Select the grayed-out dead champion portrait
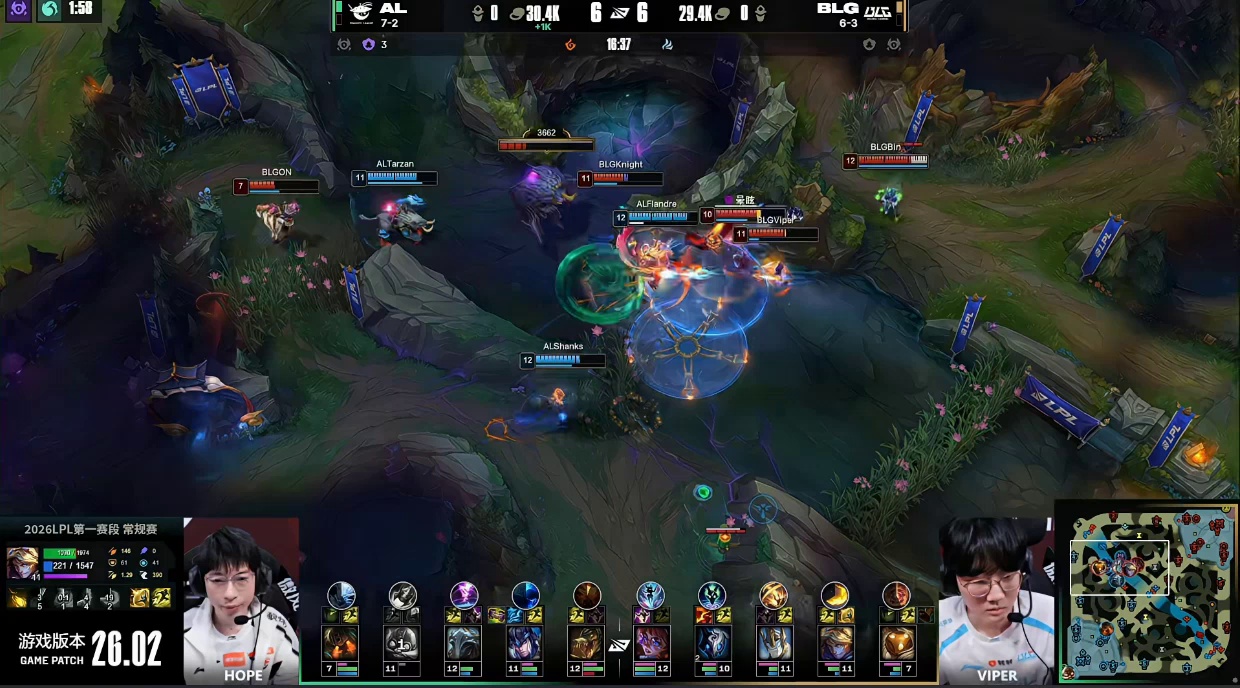Viewport: 1240px width, 688px height. [x=402, y=643]
